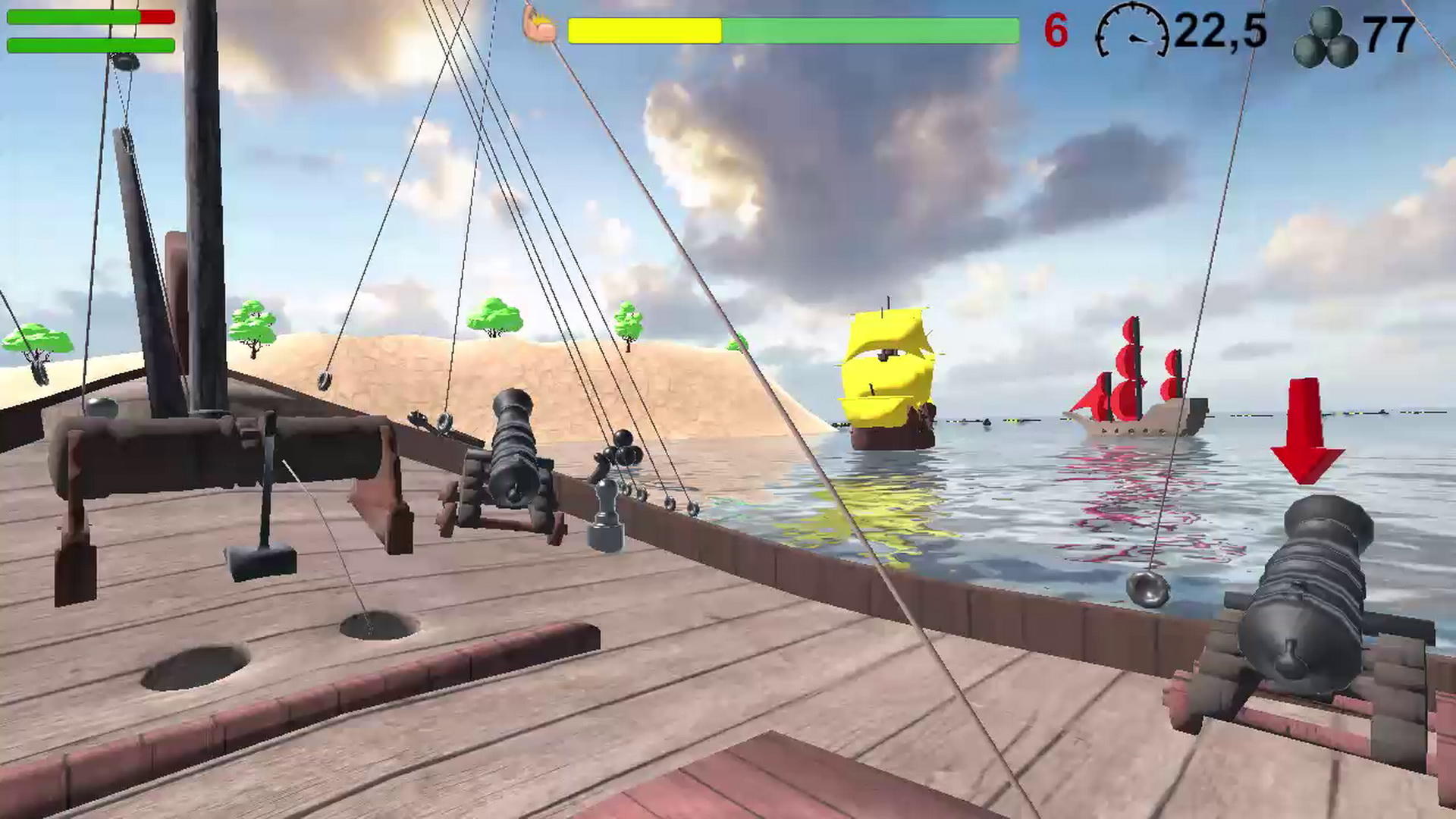Toggle the red damage counter showing 6
This screenshot has width=1456, height=819.
(x=1056, y=30)
